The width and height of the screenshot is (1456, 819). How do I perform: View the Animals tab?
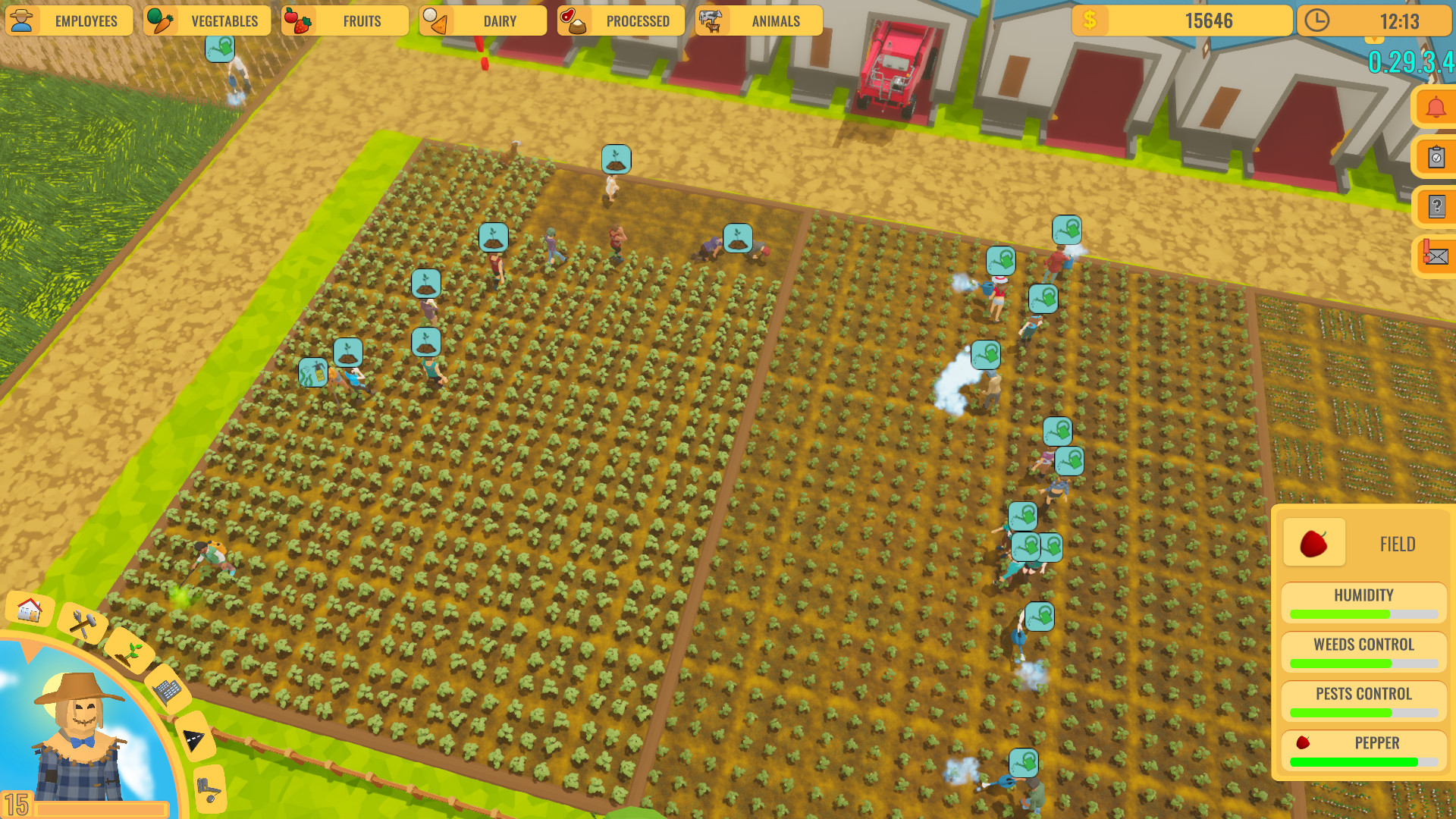click(x=758, y=20)
